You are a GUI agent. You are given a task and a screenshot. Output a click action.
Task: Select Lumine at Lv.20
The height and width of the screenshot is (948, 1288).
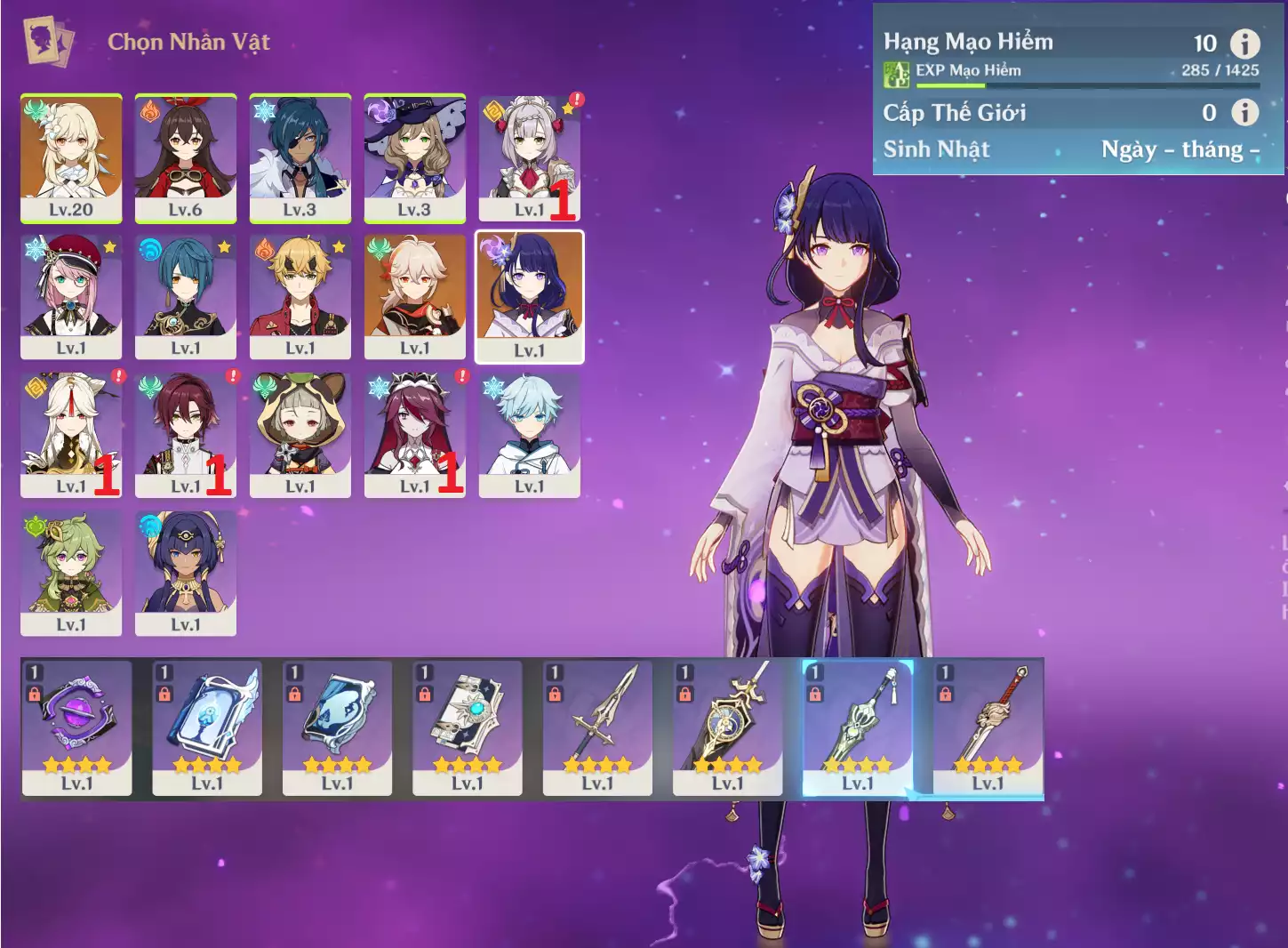click(71, 157)
